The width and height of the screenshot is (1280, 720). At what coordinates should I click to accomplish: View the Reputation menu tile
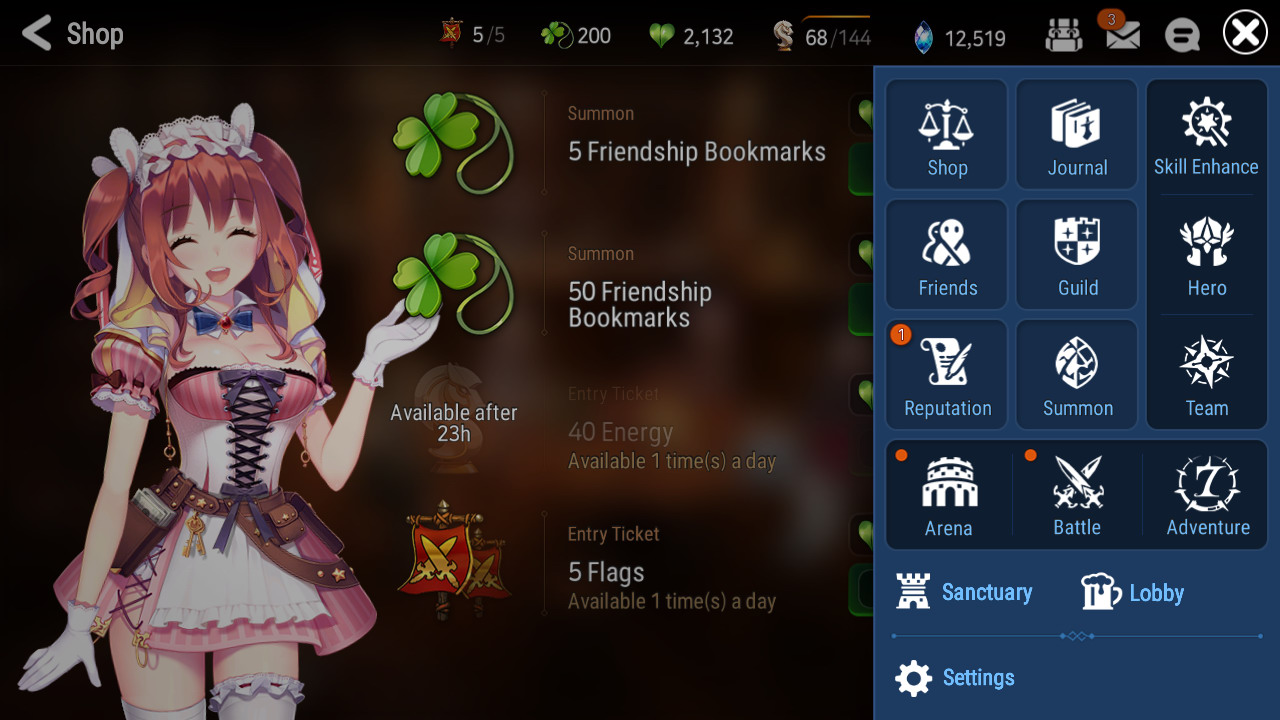tap(947, 374)
